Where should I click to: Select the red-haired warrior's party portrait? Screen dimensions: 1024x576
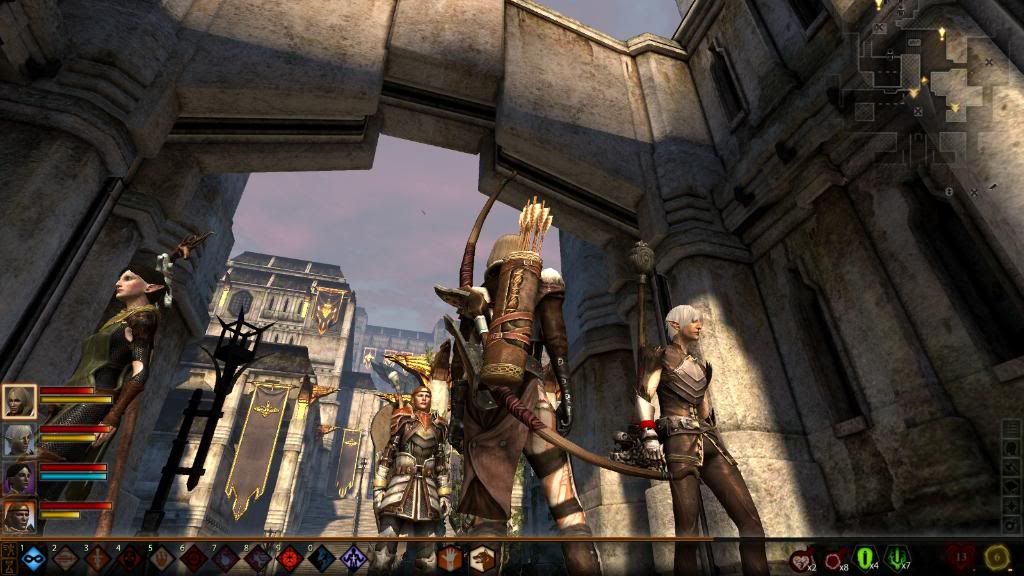click(x=21, y=516)
